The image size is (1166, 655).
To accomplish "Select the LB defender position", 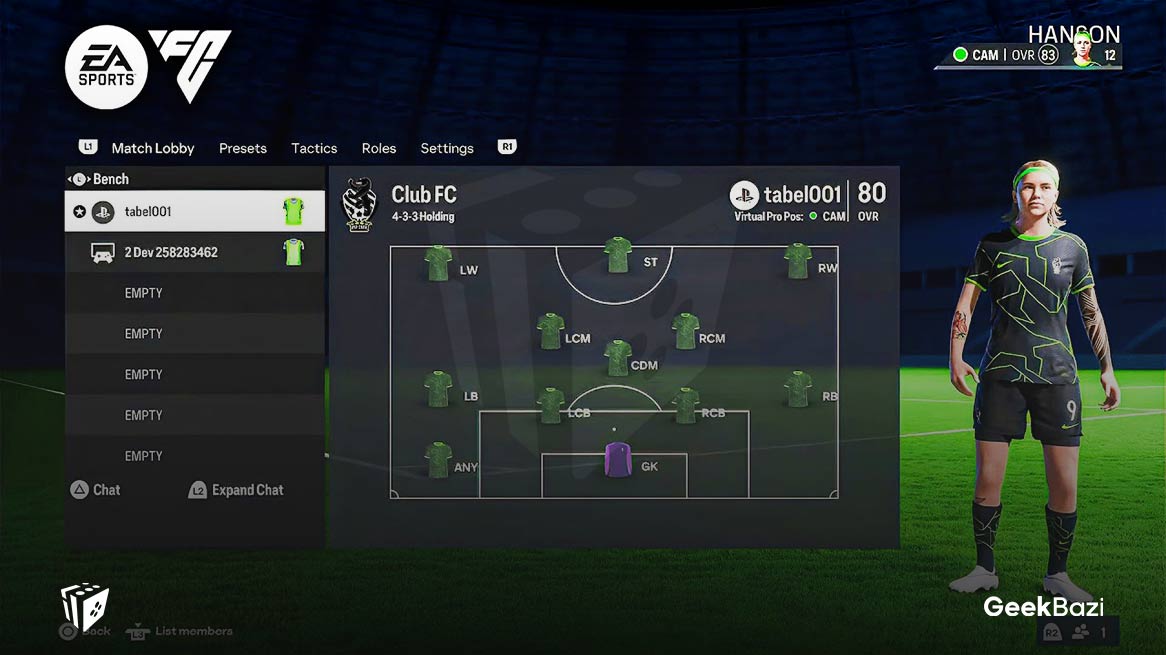I will tap(438, 389).
